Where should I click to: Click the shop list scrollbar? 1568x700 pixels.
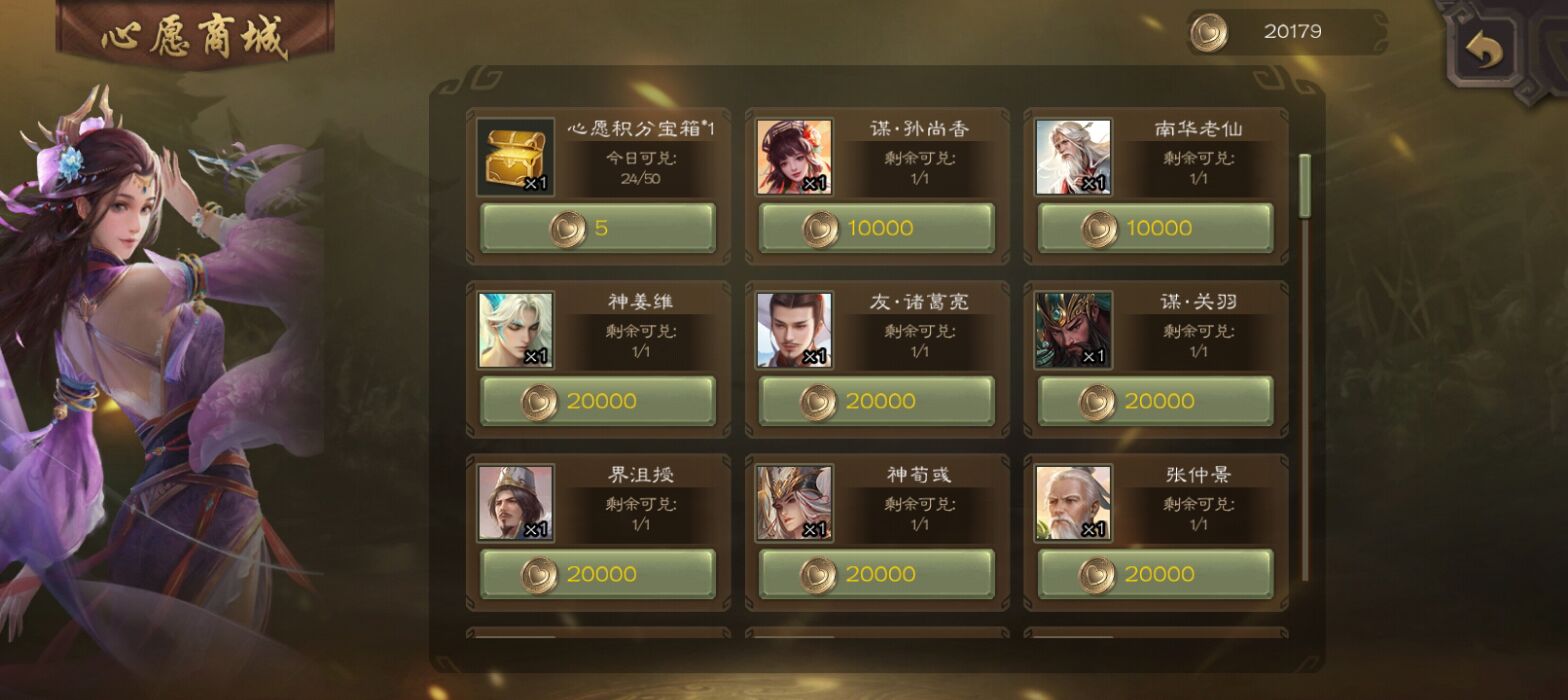(x=1304, y=186)
